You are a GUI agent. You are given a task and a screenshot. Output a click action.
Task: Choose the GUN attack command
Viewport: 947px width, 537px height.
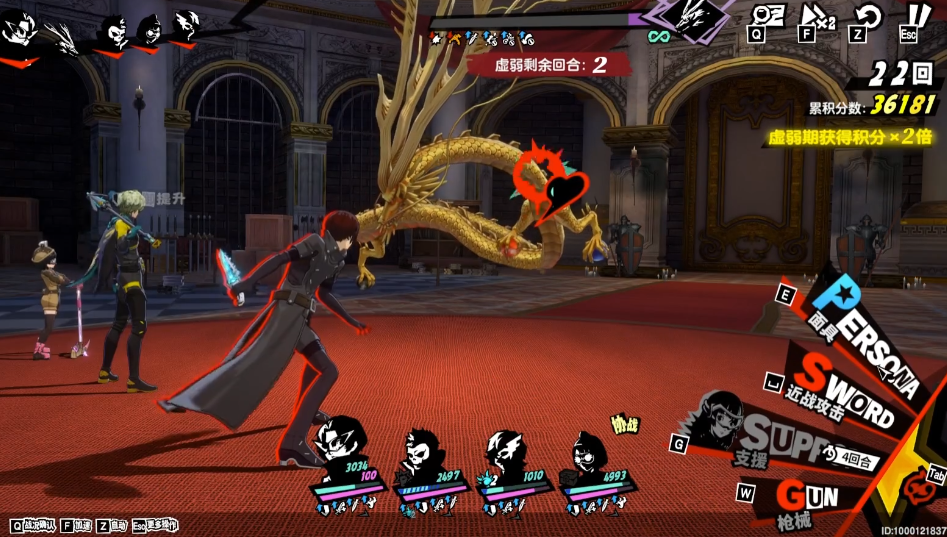808,496
